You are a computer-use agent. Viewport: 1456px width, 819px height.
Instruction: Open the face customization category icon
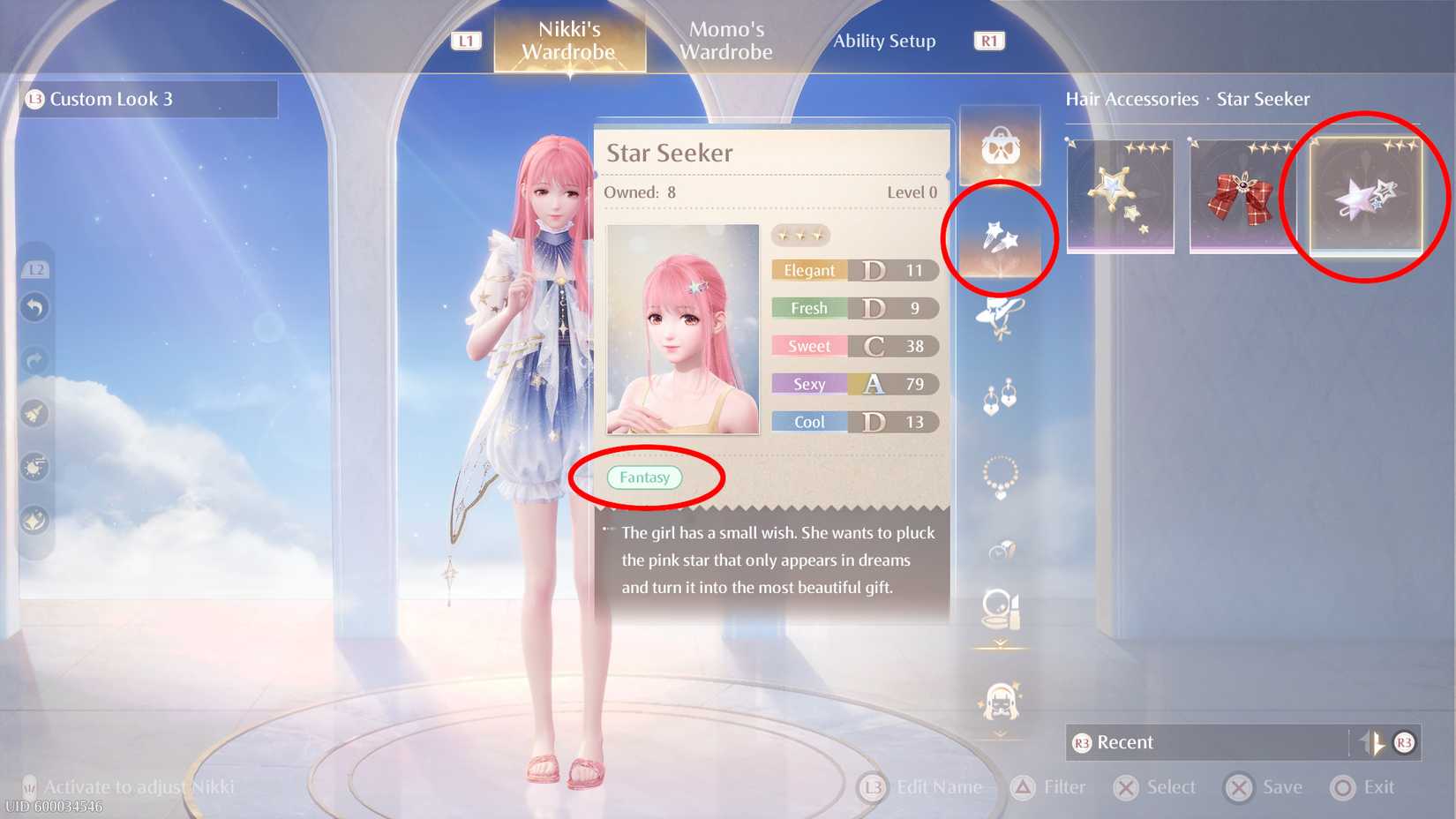[x=1000, y=702]
